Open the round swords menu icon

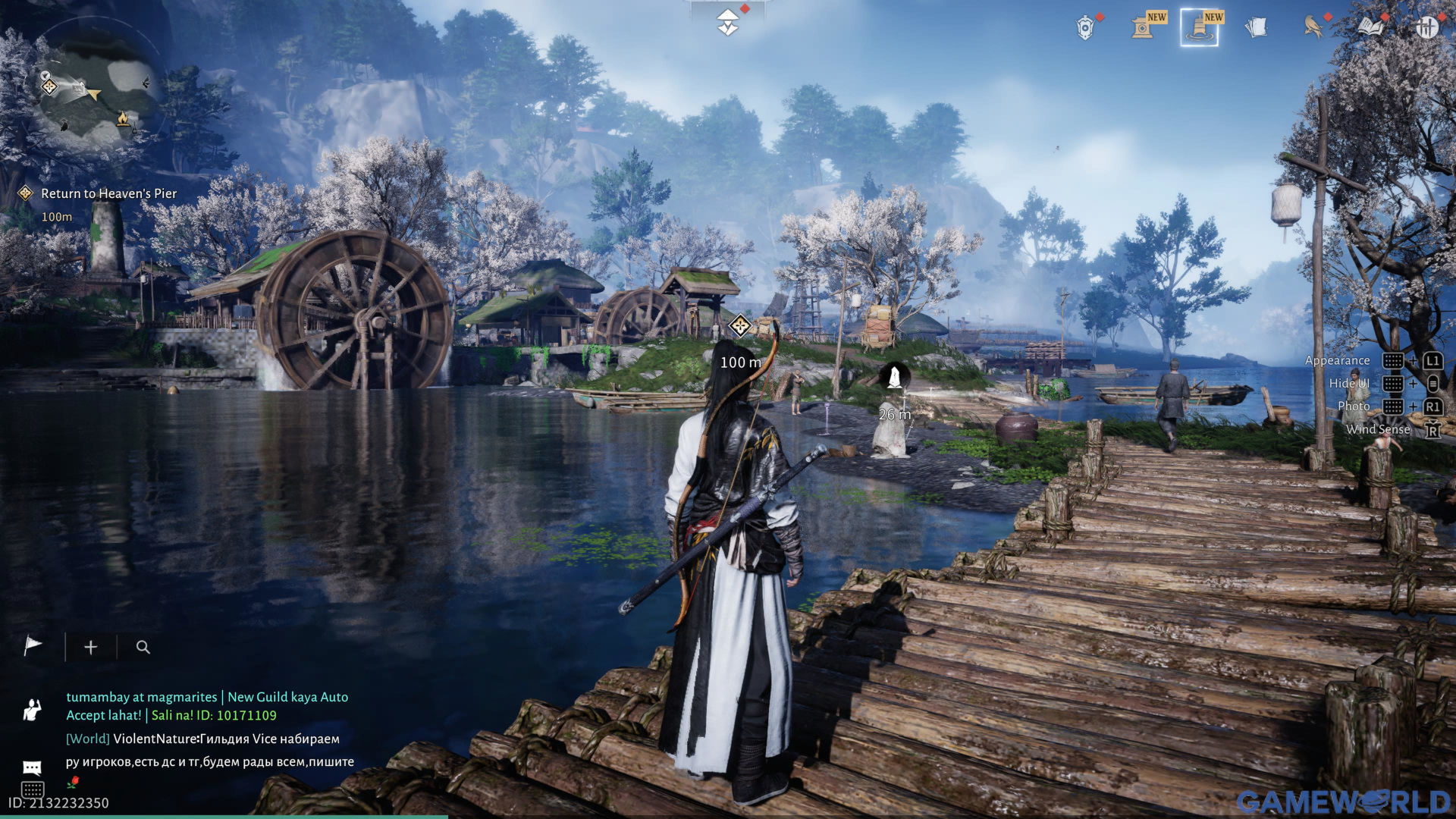tap(1426, 27)
